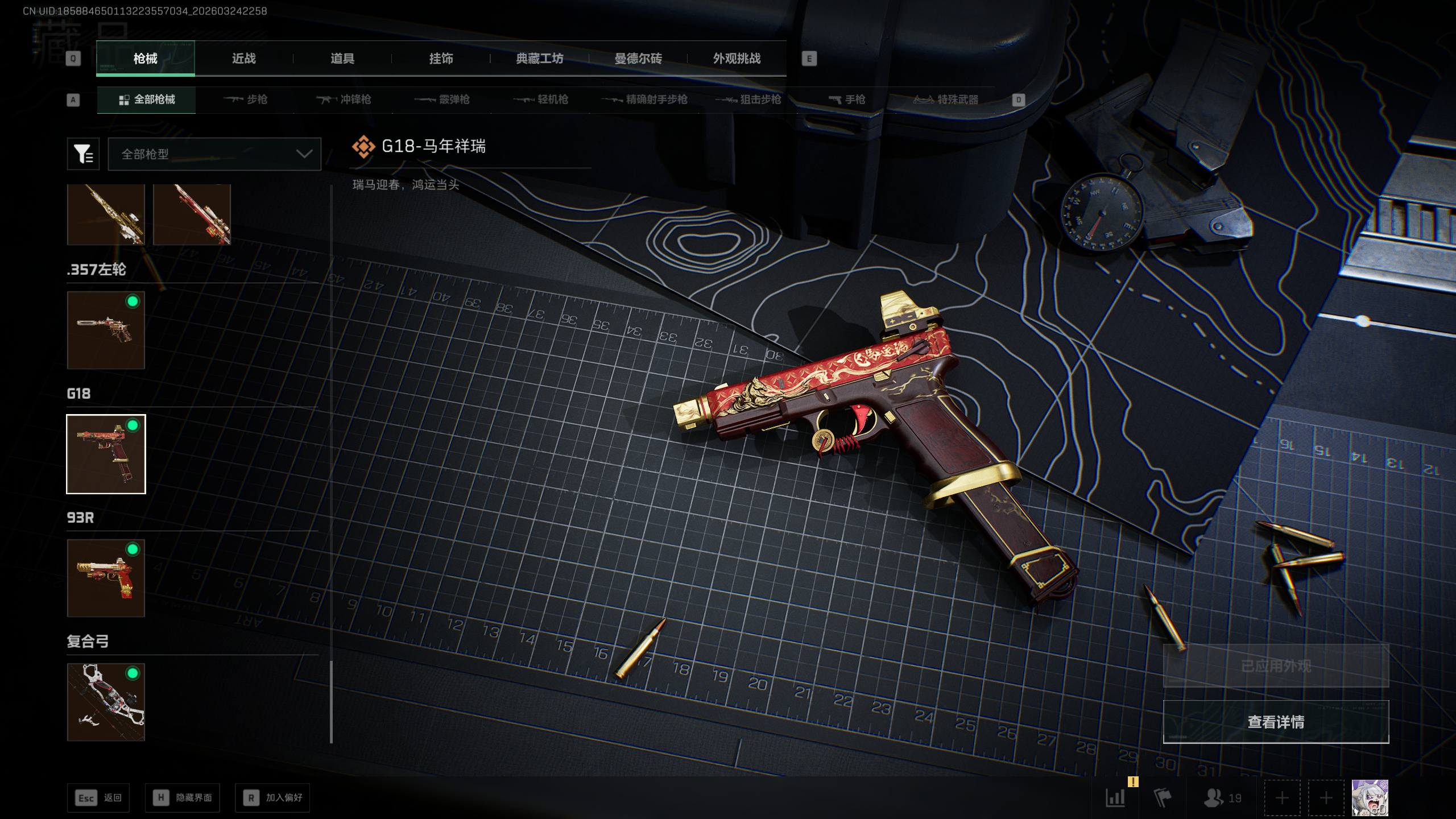Filter by 狙击步枪 sniper rifles

(748, 100)
